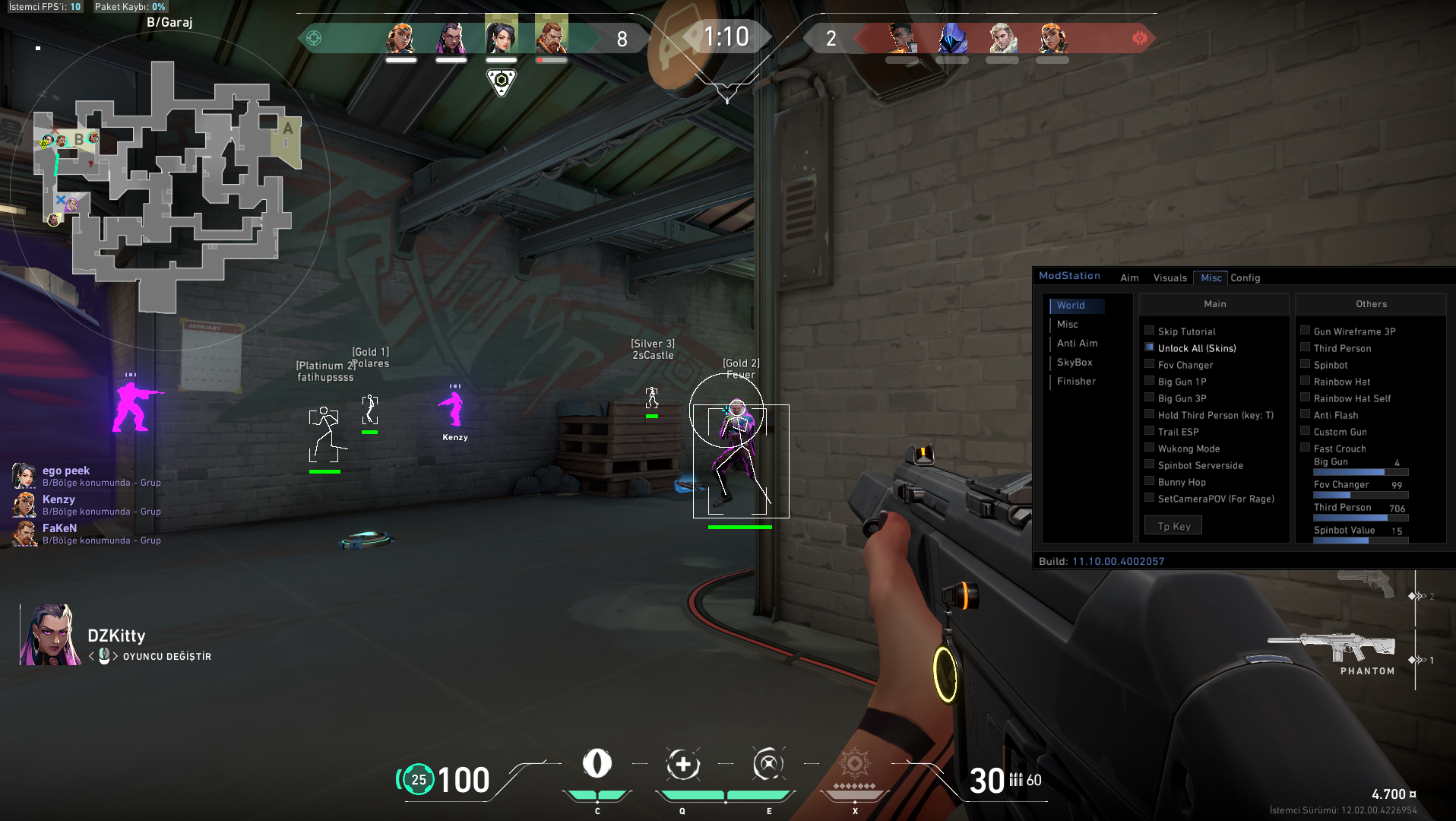
Task: Enable the Trail ESP checkbox
Action: point(1150,431)
